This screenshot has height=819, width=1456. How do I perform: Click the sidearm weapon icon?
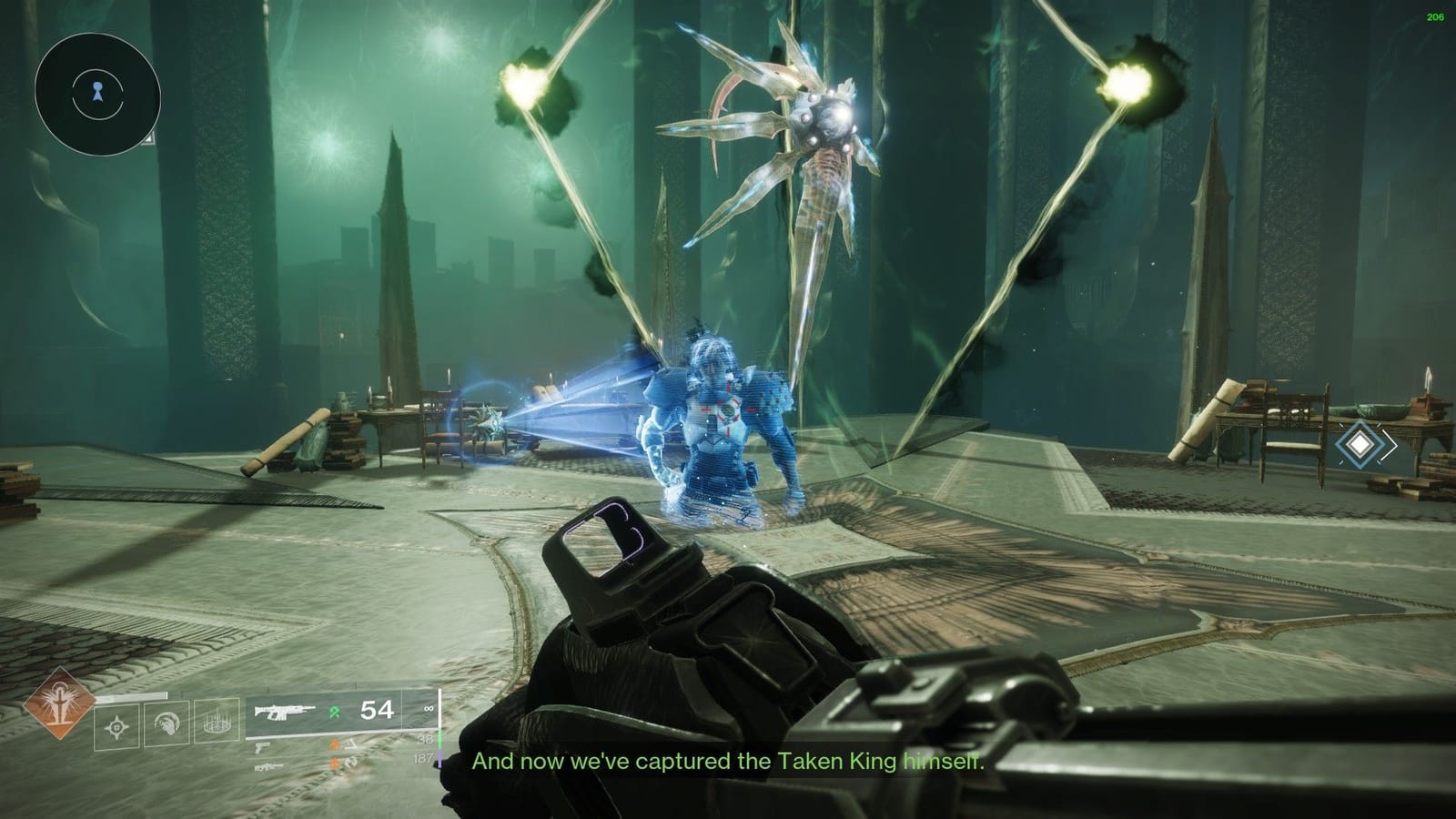click(x=262, y=747)
